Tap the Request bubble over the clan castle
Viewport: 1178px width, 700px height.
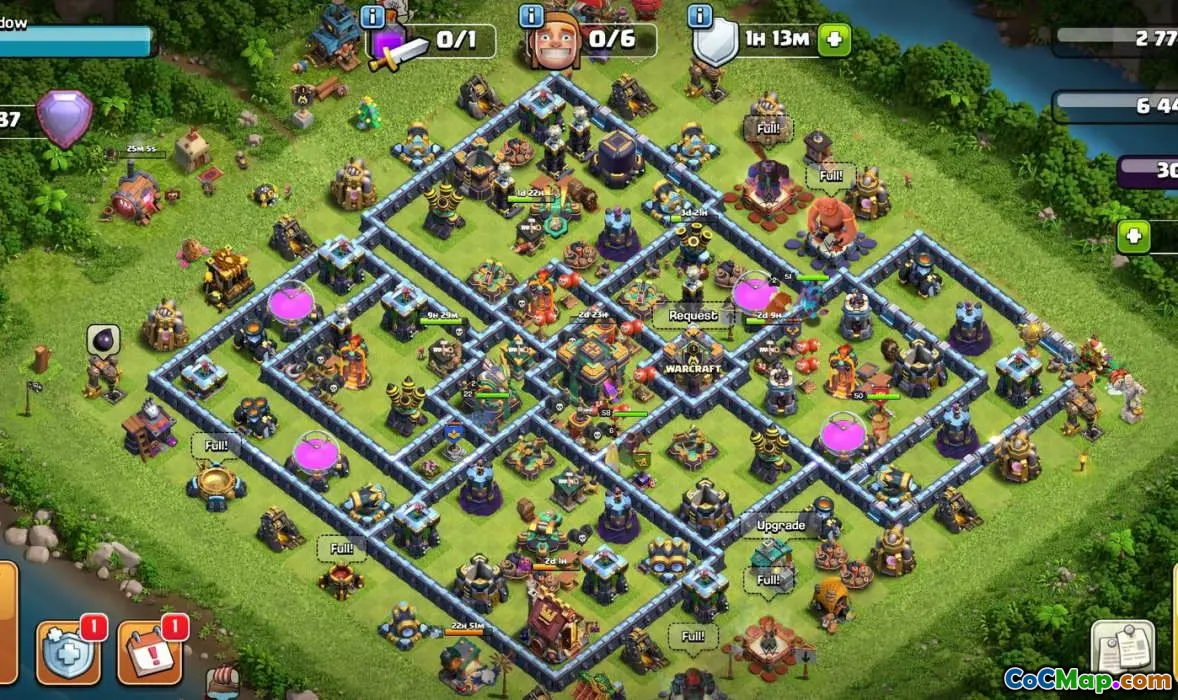[693, 316]
